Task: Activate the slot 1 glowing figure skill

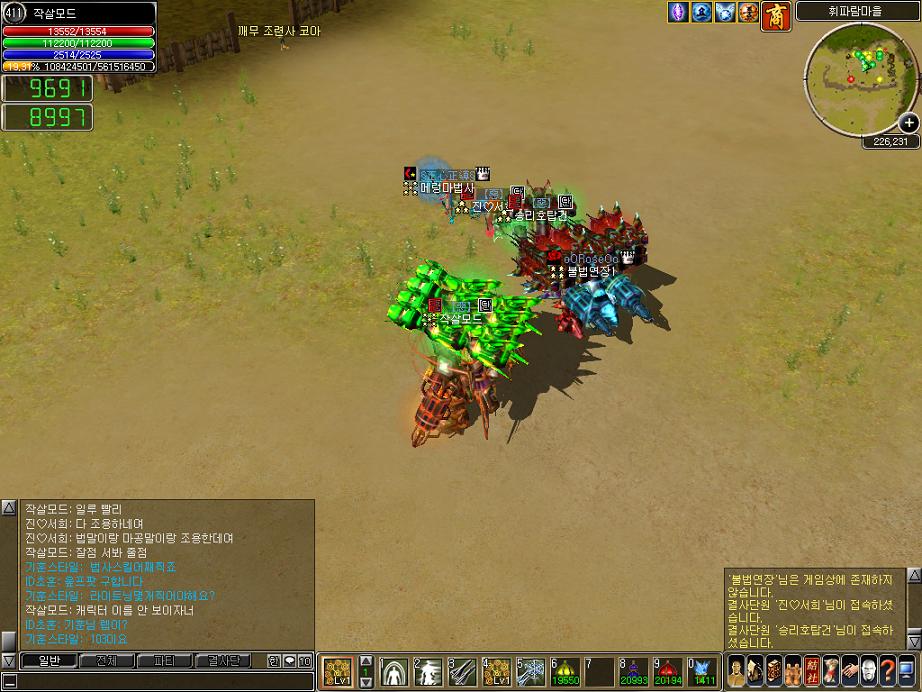Action: 395,671
